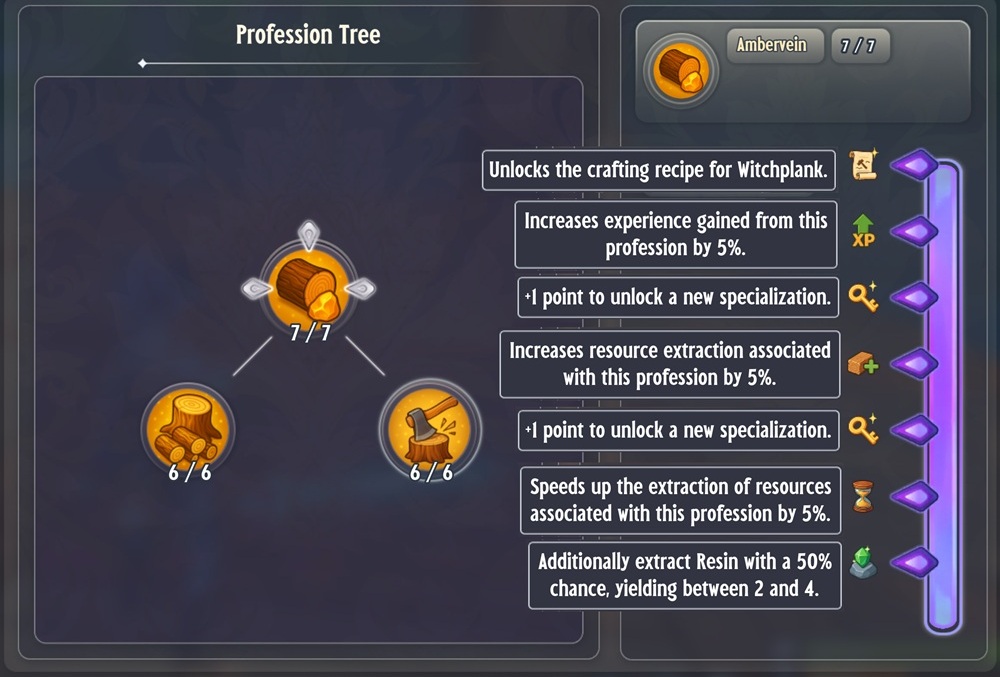
Task: Click the Ambervein portrait icon in header
Action: point(681,72)
